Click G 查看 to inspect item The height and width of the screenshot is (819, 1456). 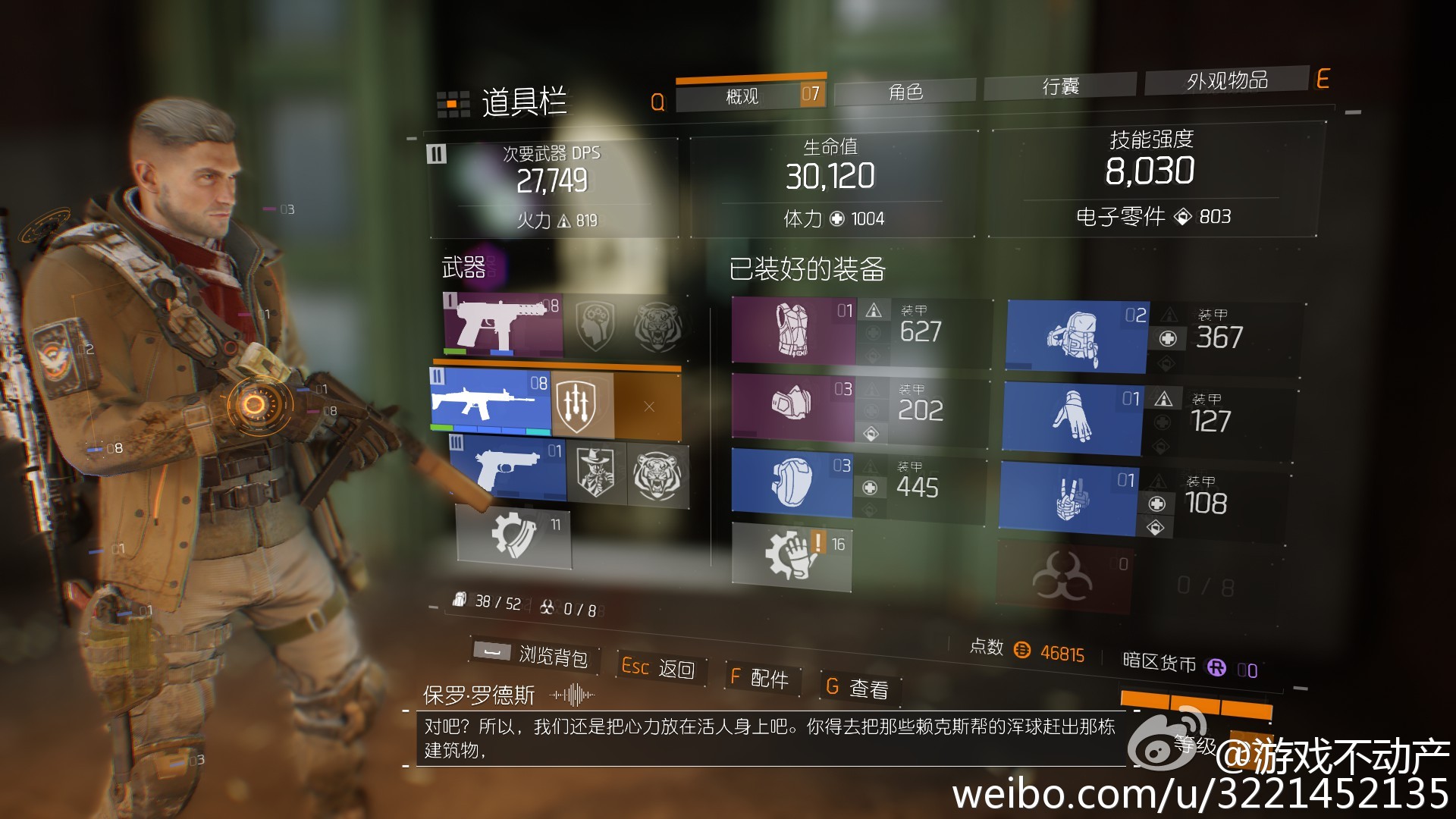pyautogui.click(x=861, y=687)
